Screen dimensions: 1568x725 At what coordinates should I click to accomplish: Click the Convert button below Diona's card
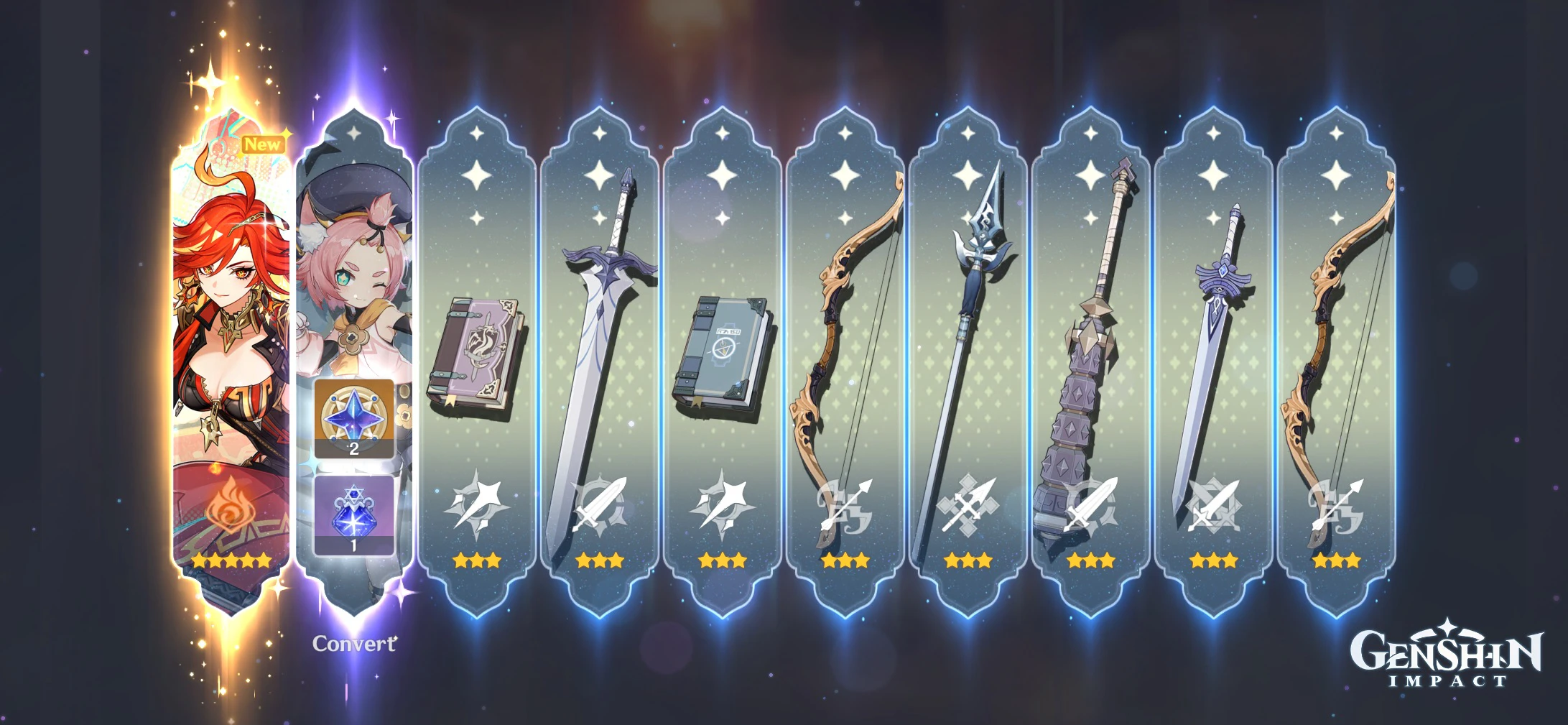(353, 645)
